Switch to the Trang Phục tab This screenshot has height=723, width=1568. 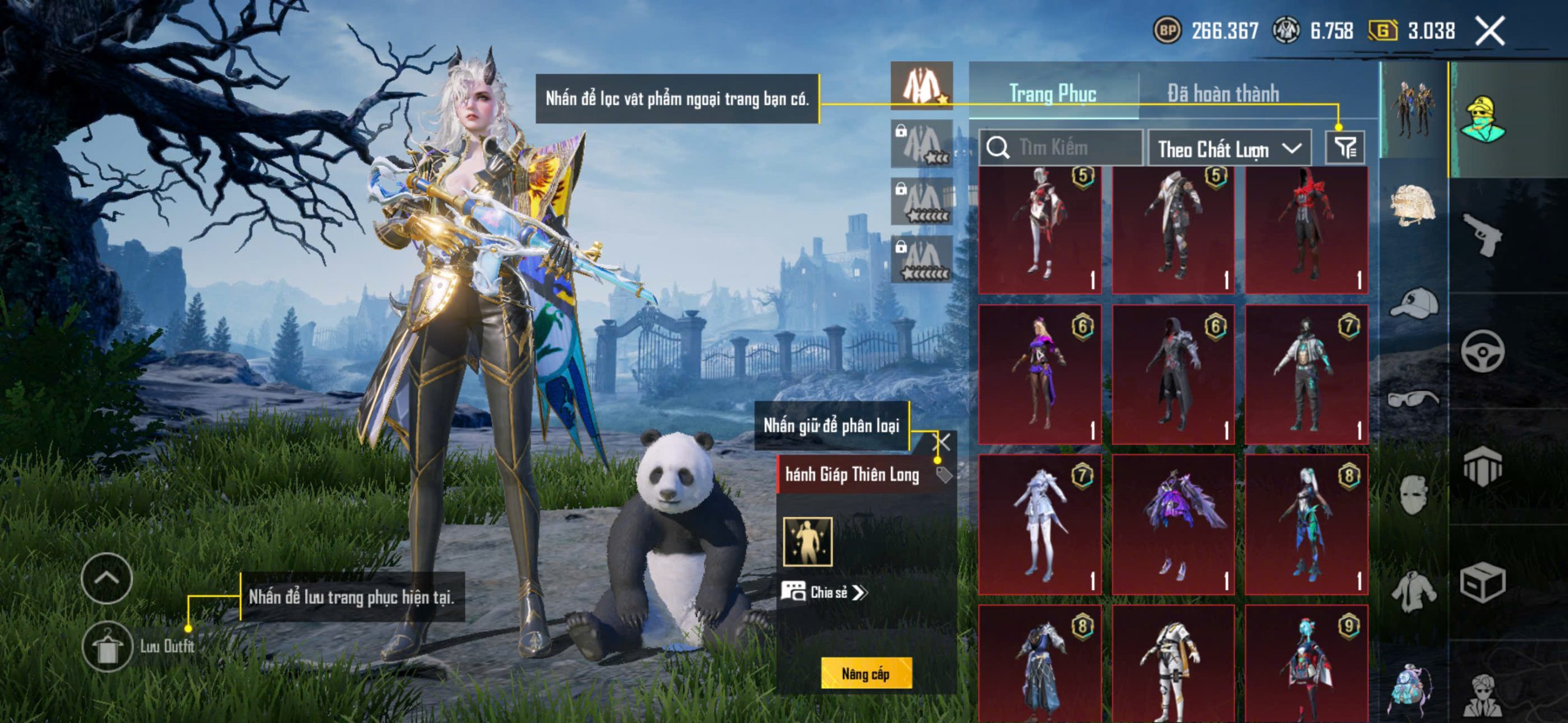pyautogui.click(x=1052, y=94)
